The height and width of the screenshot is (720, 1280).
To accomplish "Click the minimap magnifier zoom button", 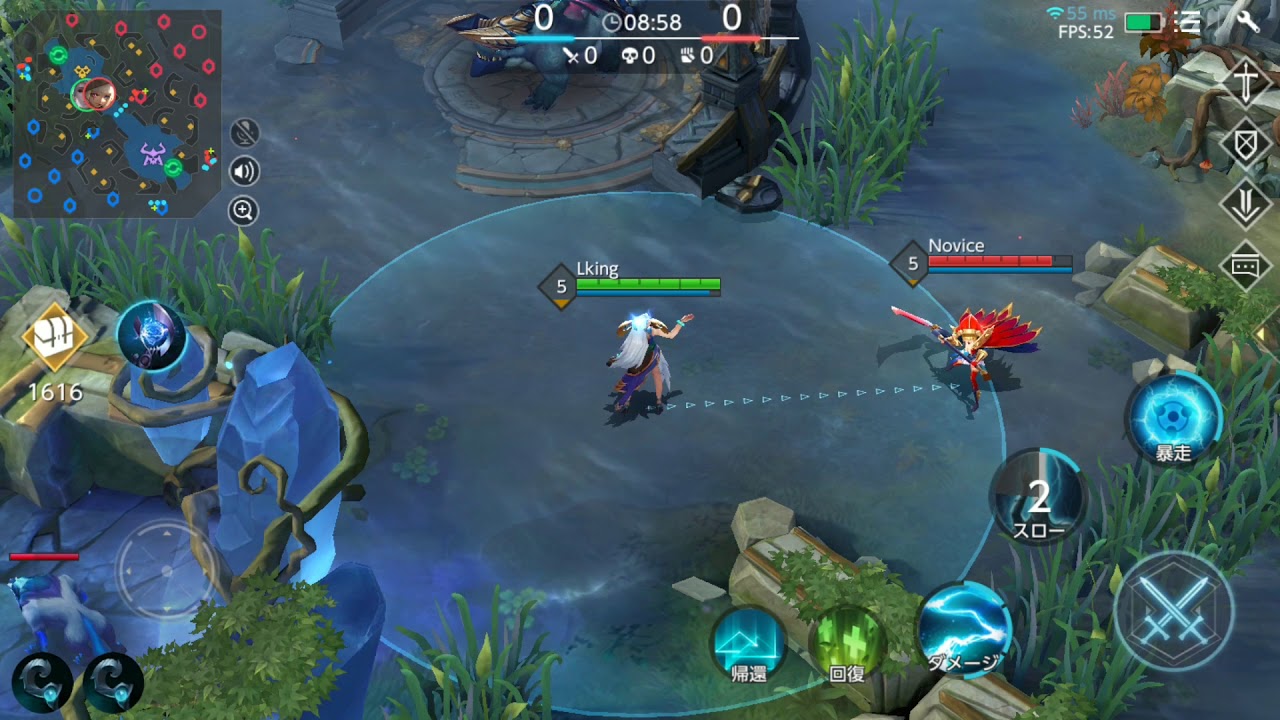I will (x=244, y=210).
